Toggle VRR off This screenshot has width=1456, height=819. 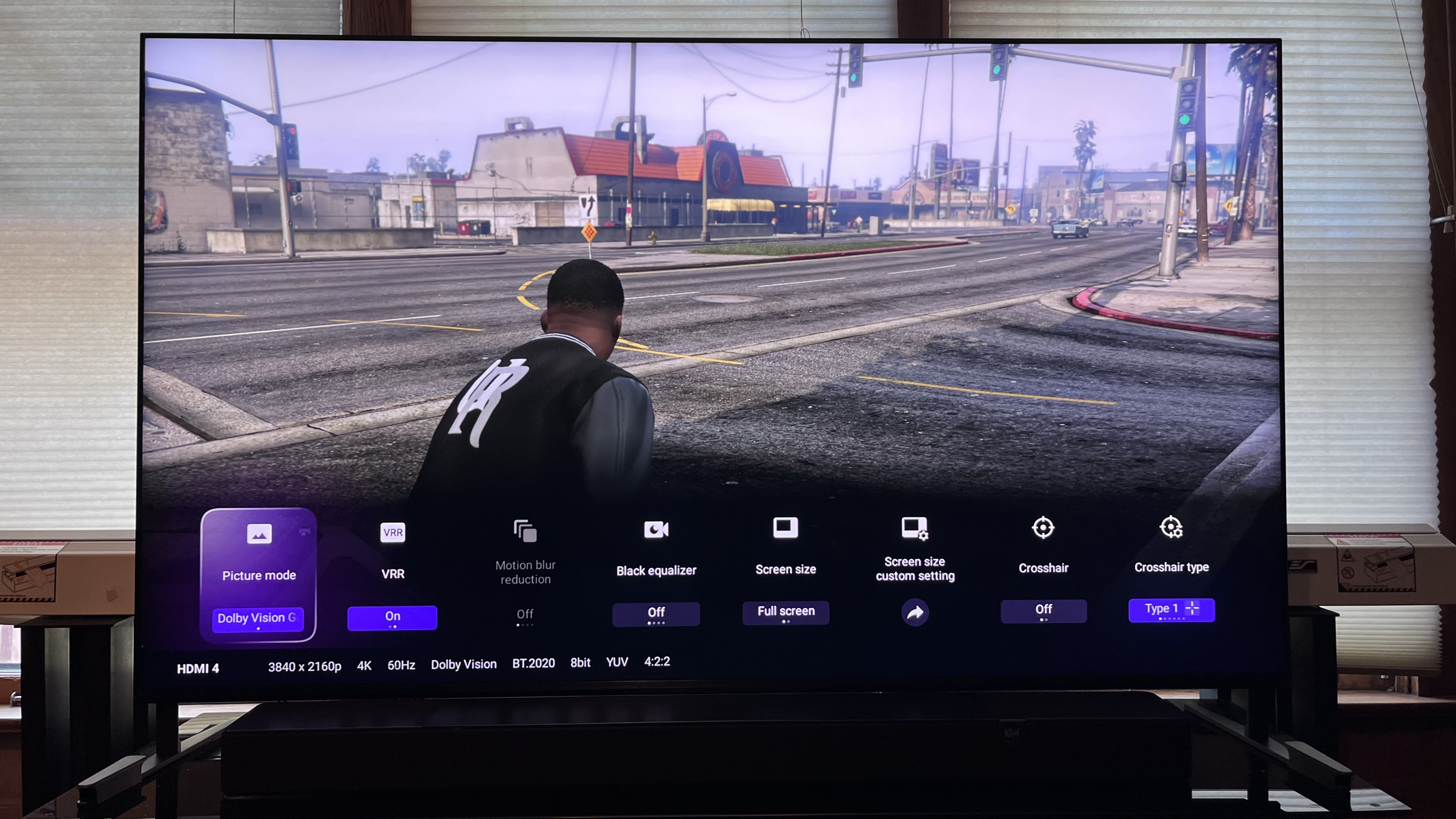coord(392,618)
